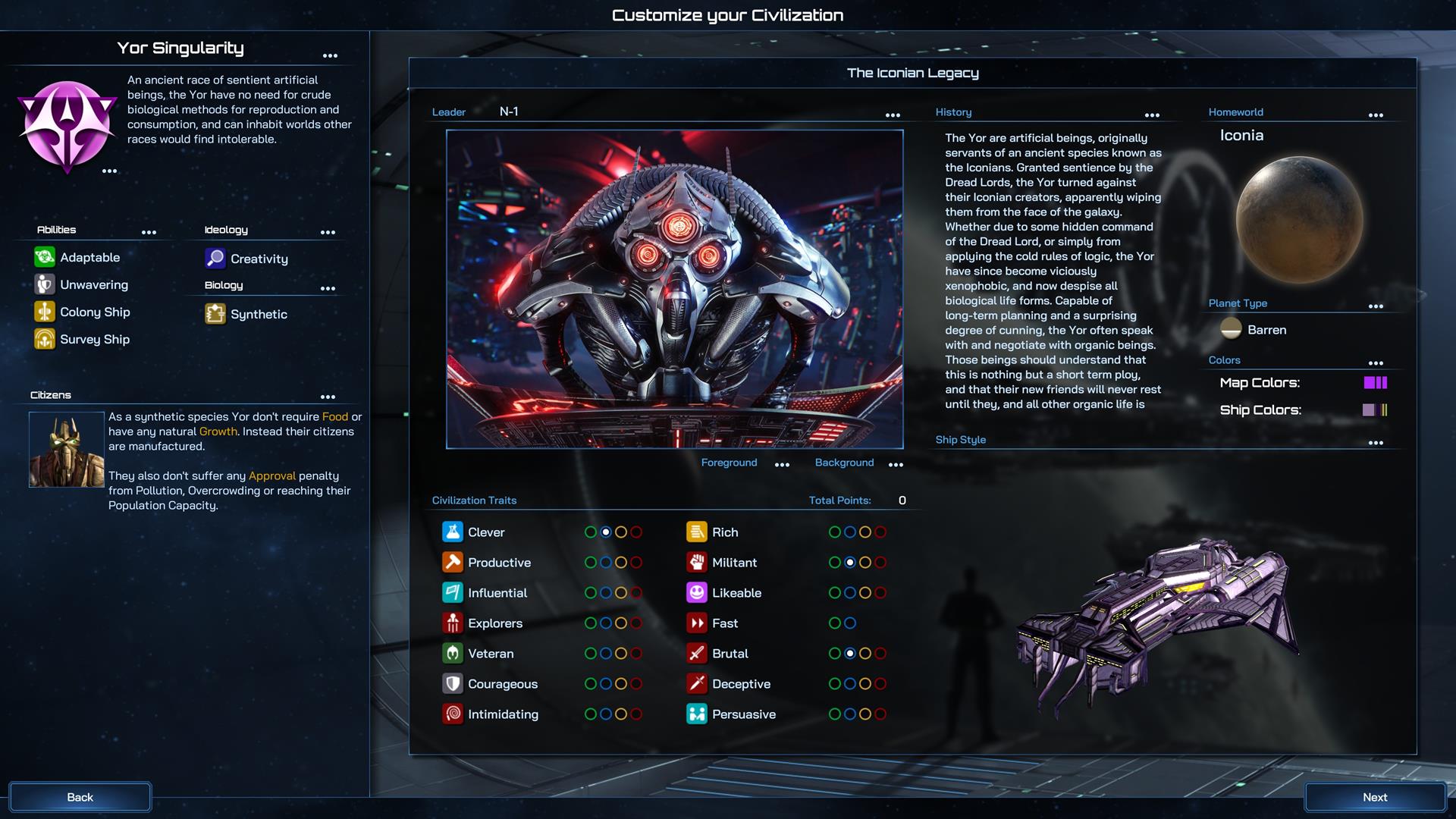Open the Leader options menu
Screen dimensions: 1456x819
893,115
